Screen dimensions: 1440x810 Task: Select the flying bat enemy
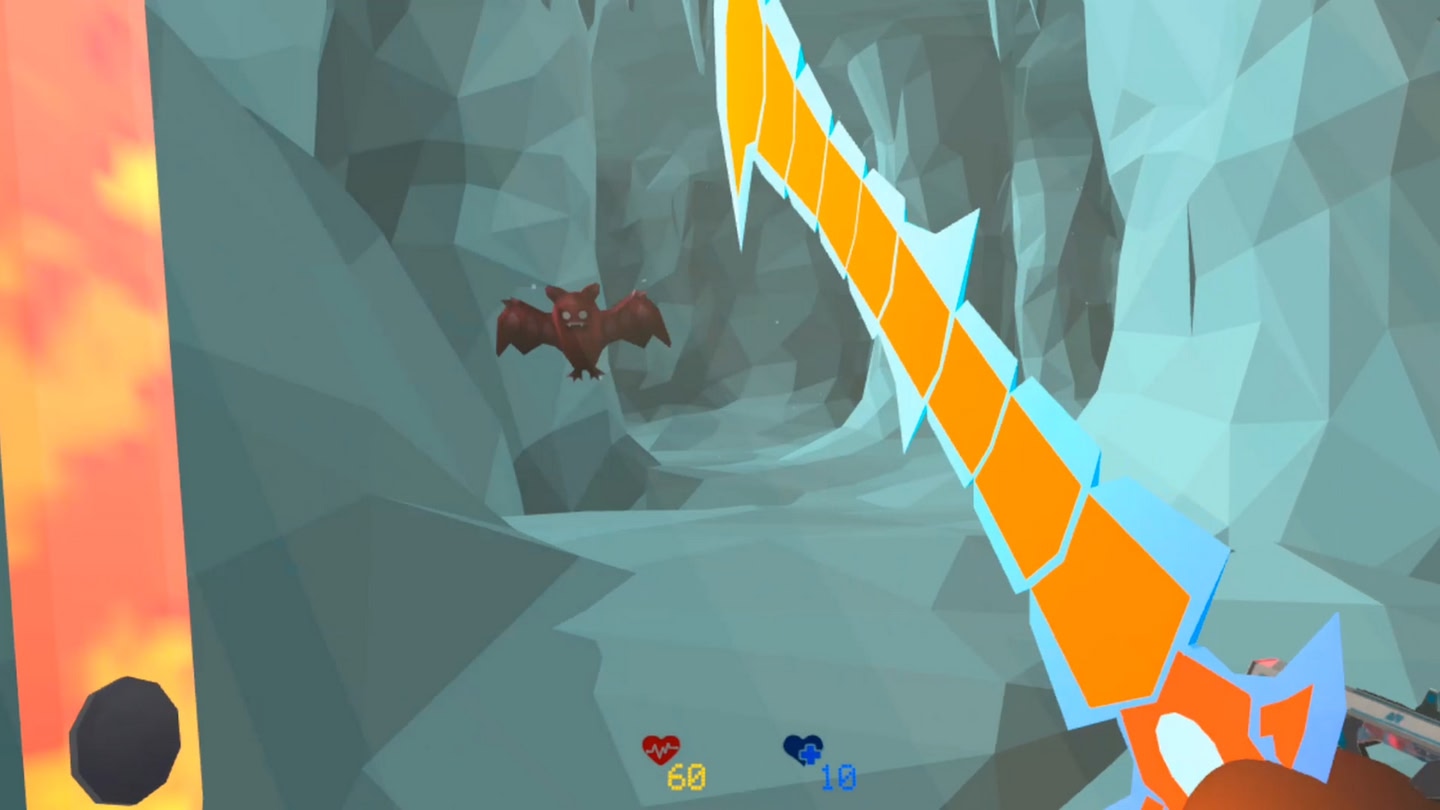[578, 330]
